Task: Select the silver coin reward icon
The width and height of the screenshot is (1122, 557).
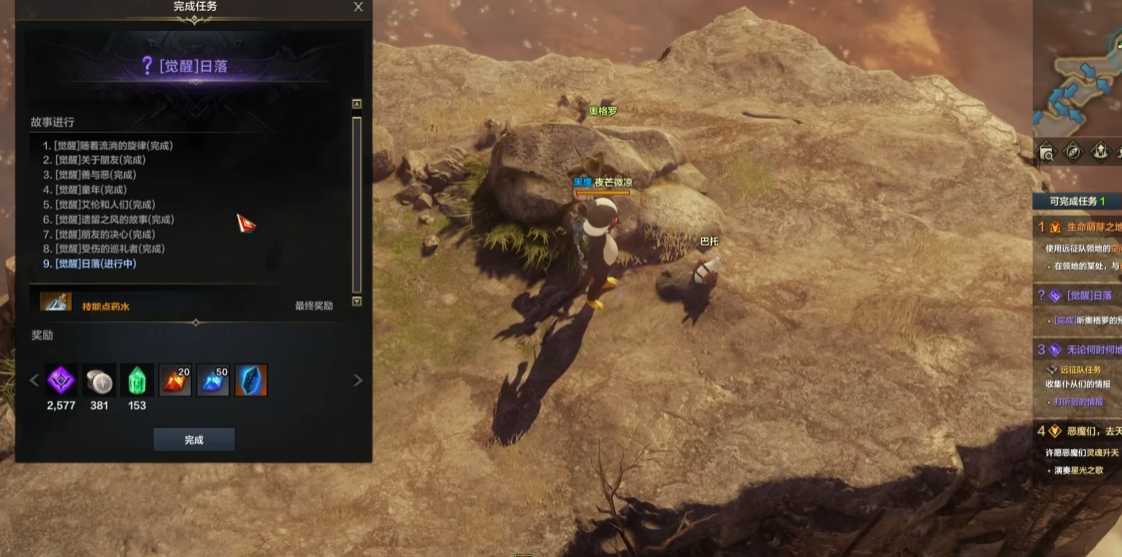Action: tap(99, 380)
